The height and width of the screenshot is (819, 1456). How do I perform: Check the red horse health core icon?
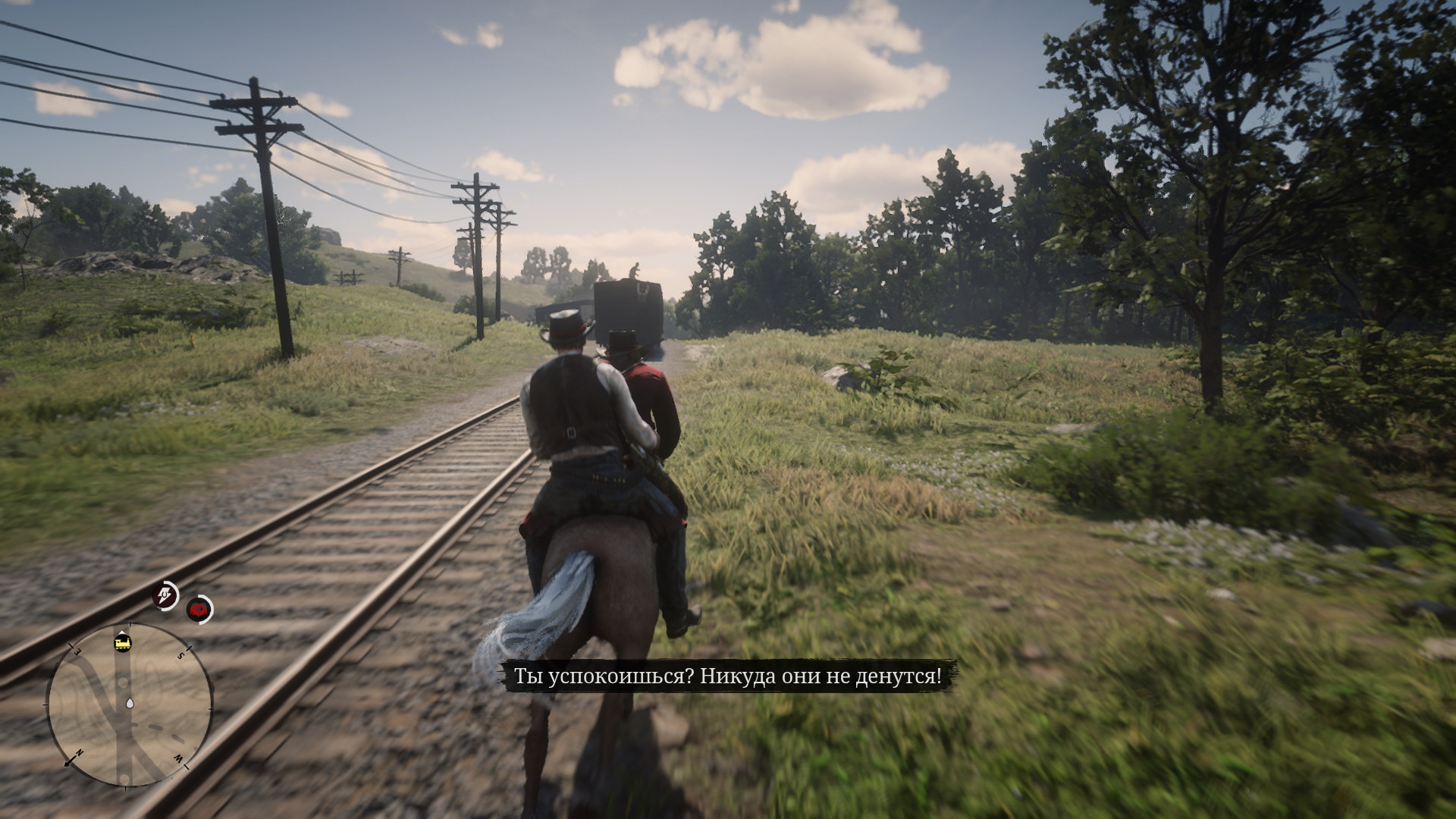(199, 609)
